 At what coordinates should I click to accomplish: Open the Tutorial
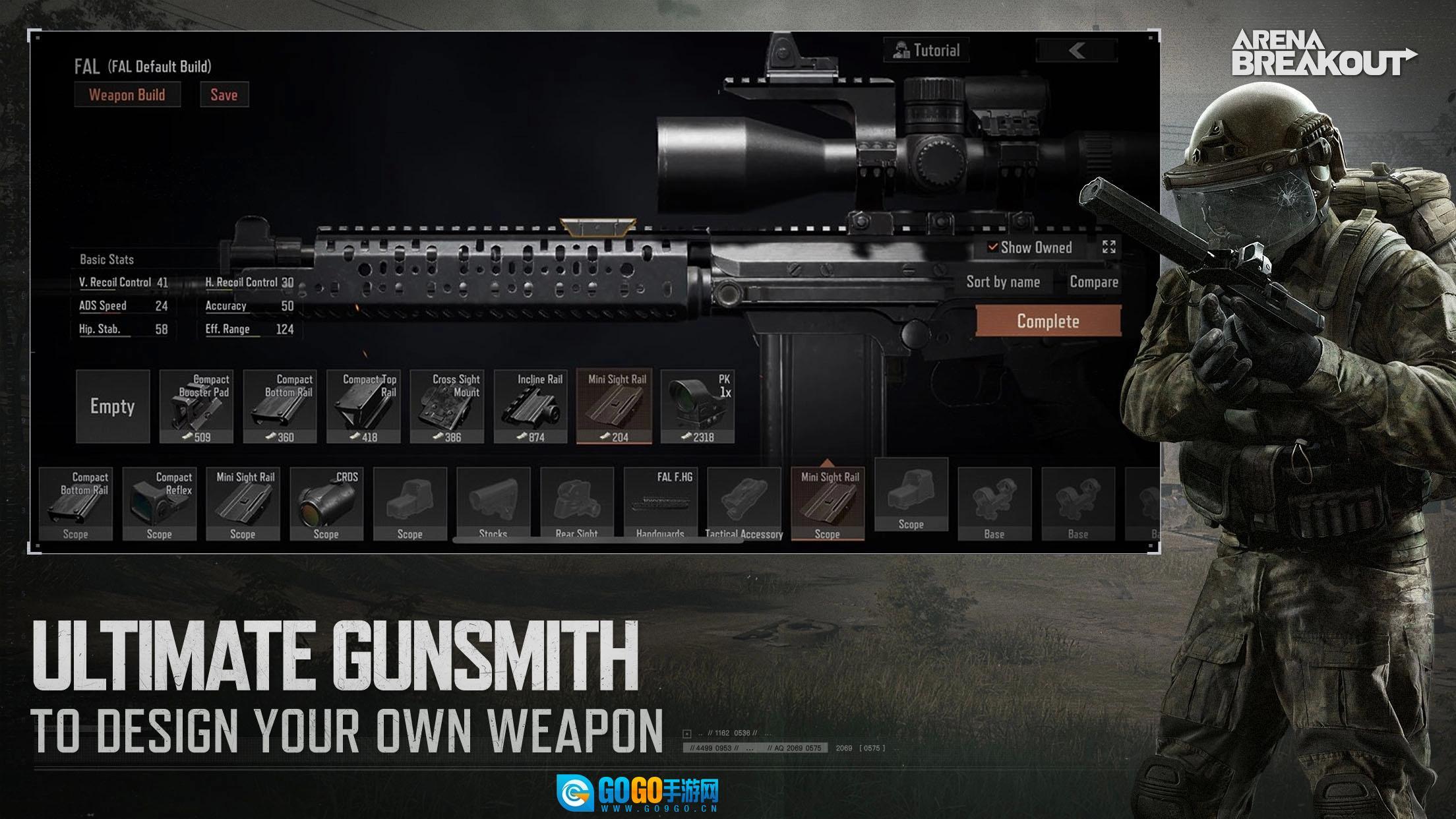click(x=926, y=51)
